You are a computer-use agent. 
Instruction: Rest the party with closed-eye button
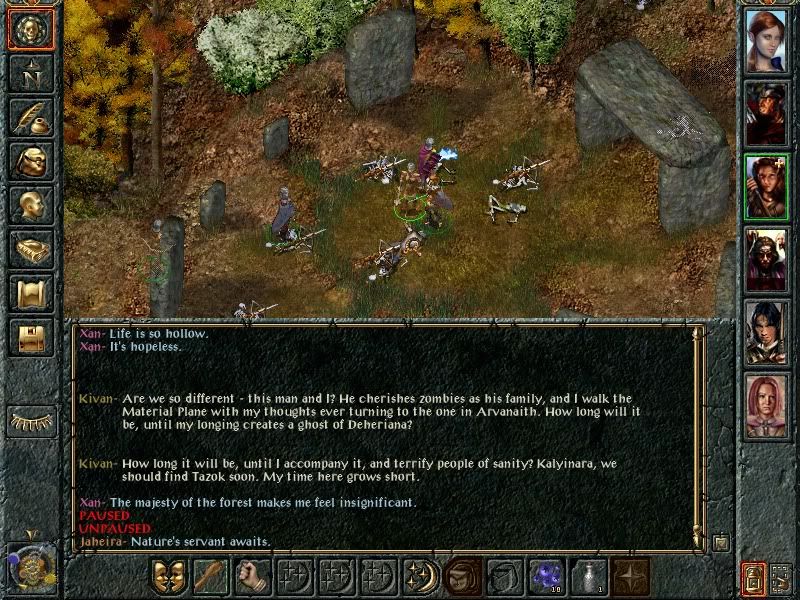coord(30,421)
